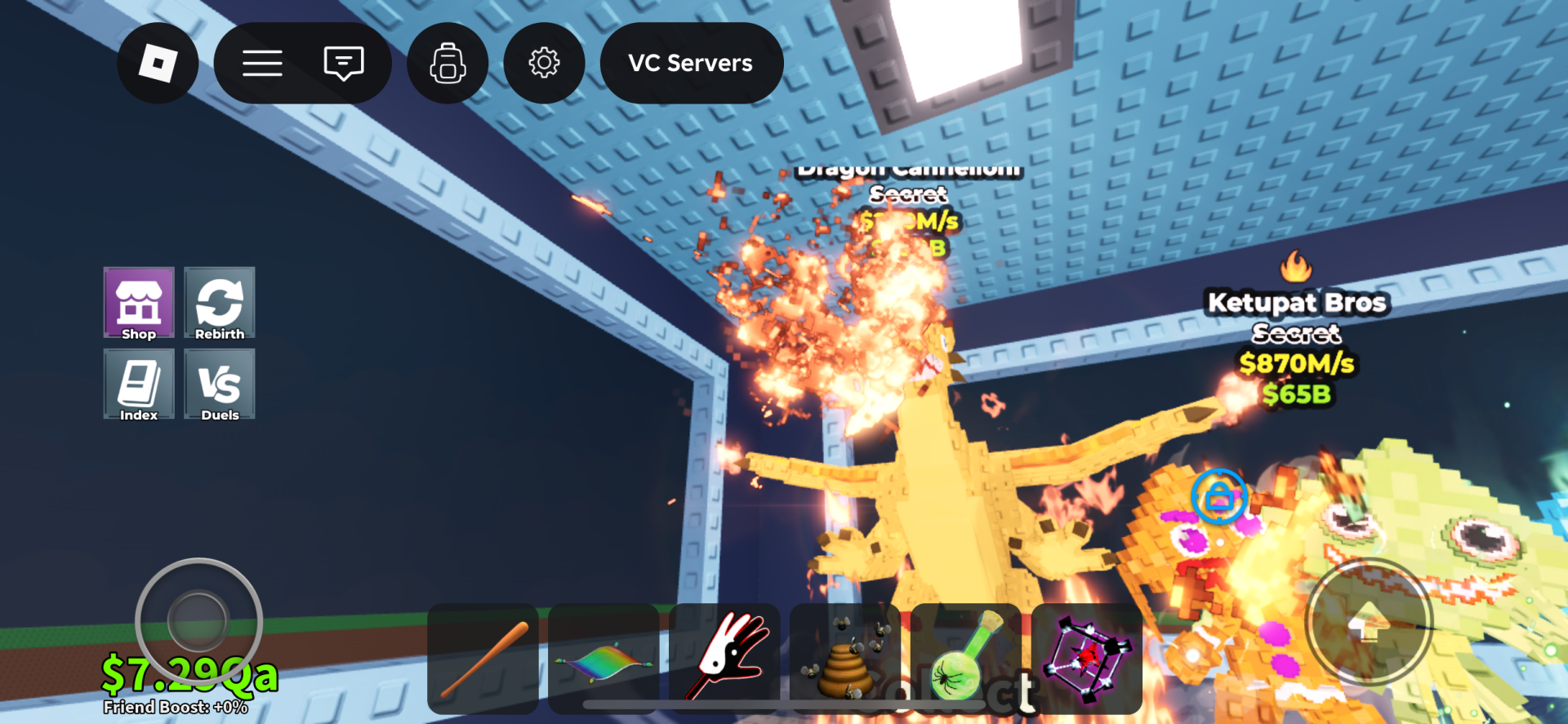Click the Rebirth icon
1568x724 pixels.
[219, 303]
